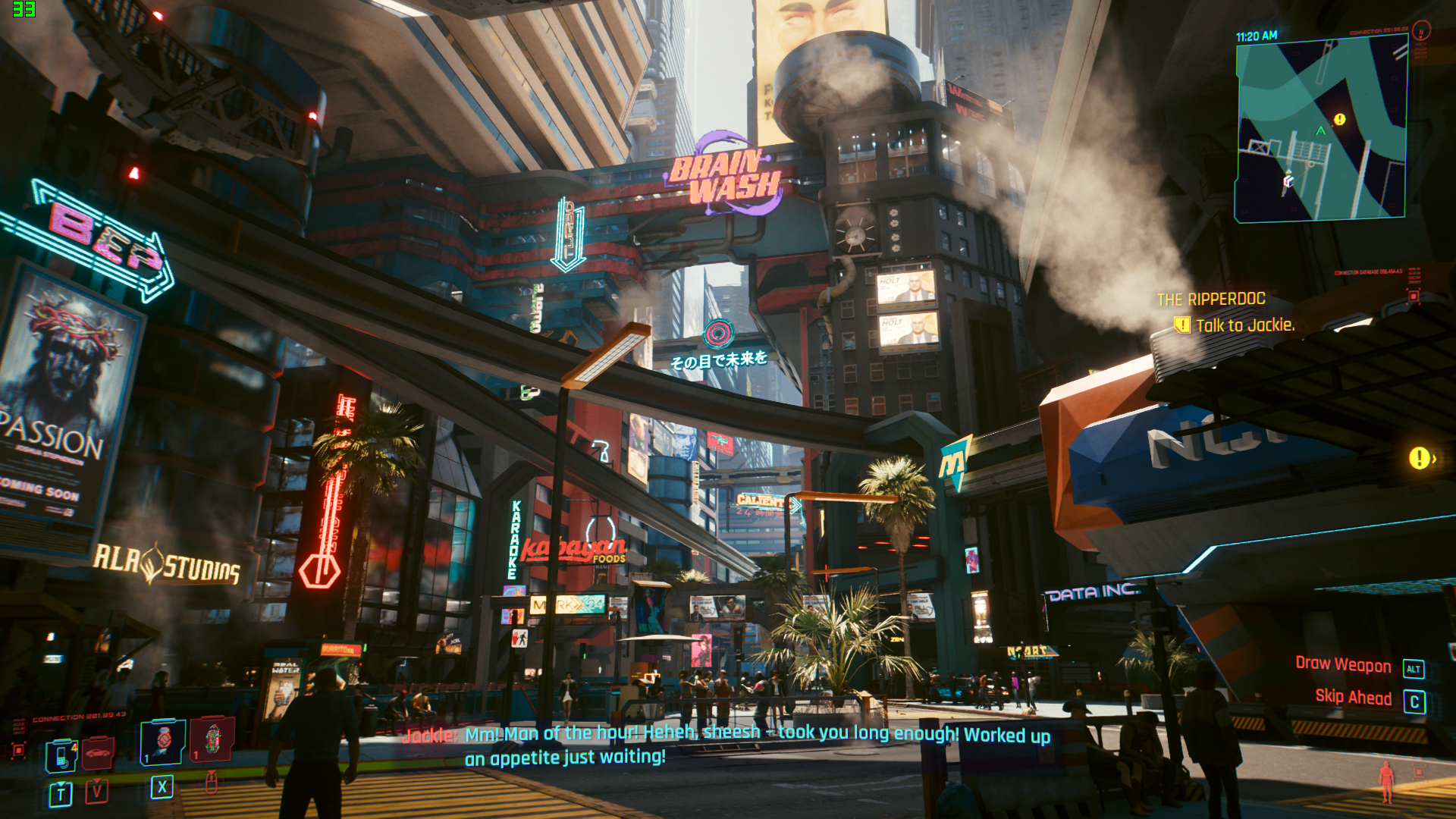Select the inhaler consumable quick slot
Screen dimensions: 1456x819
click(x=163, y=742)
